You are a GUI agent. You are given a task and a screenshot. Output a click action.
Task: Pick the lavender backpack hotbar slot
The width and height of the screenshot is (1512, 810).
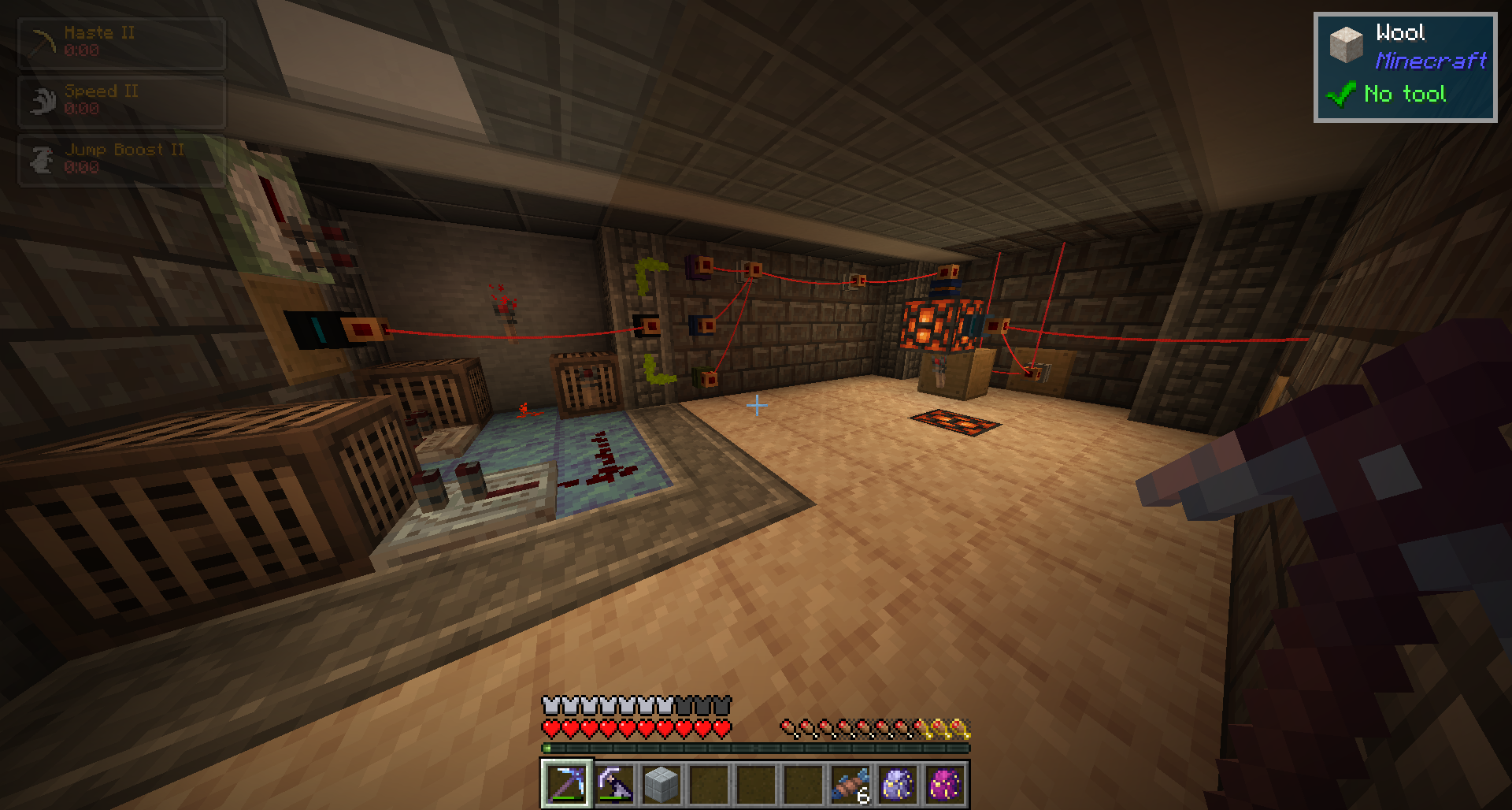pos(898,784)
